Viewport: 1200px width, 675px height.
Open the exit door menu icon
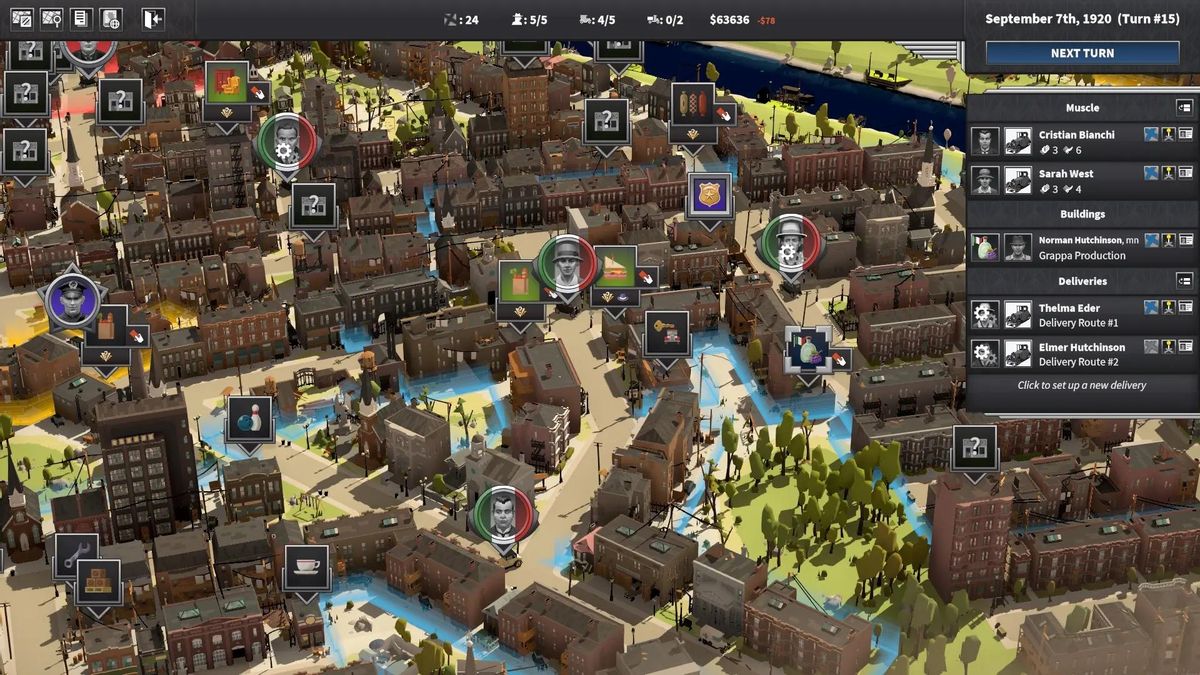click(x=152, y=19)
